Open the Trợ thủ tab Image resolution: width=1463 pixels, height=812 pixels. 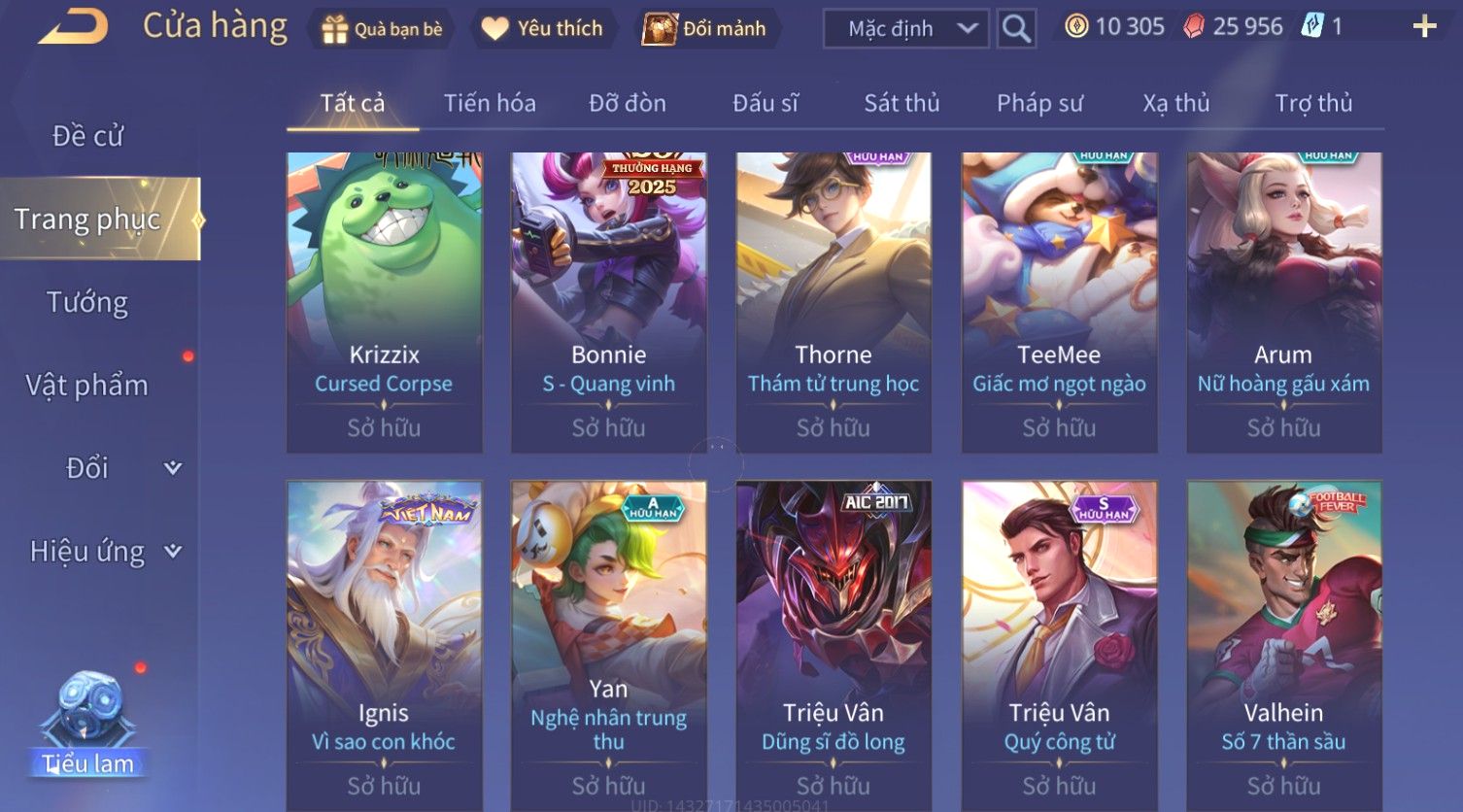coord(1313,103)
